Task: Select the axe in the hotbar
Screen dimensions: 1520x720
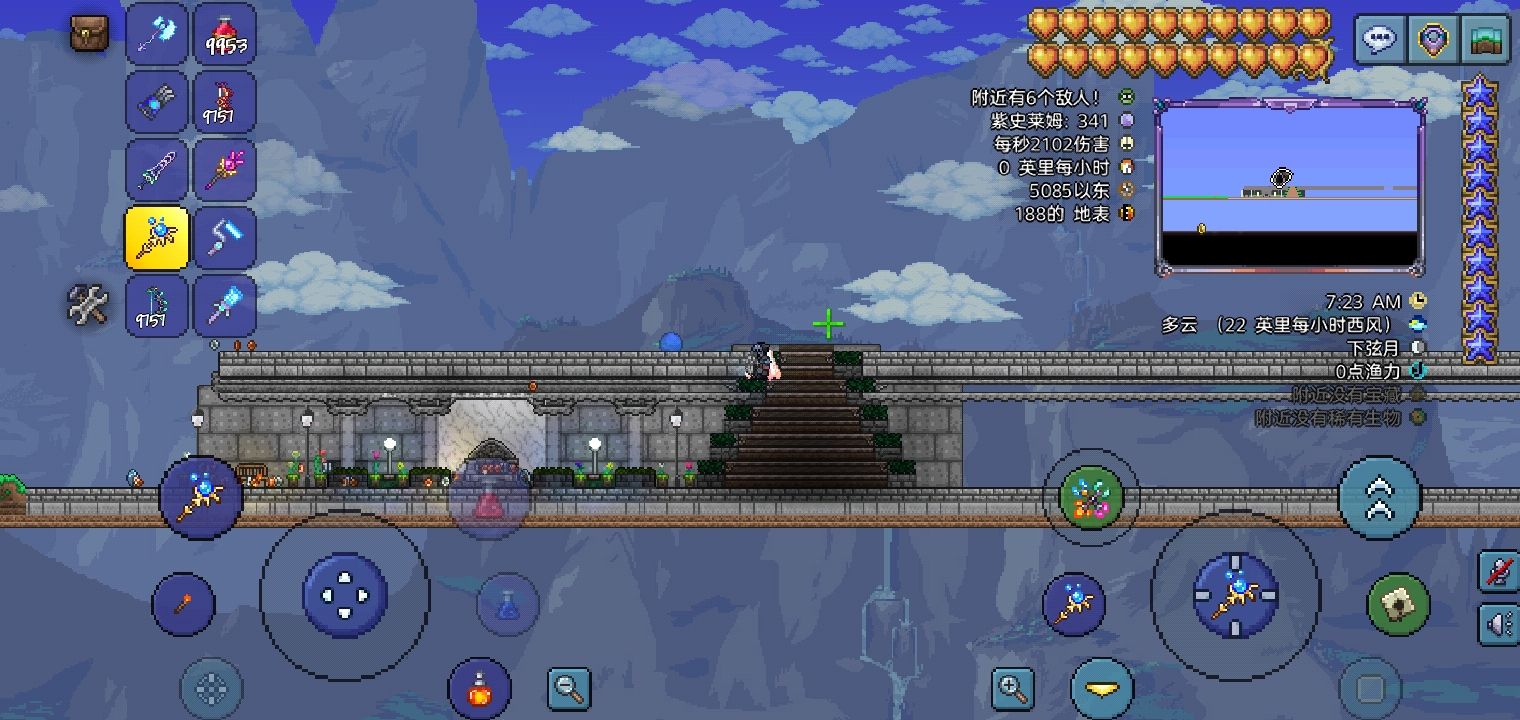Action: tap(157, 34)
